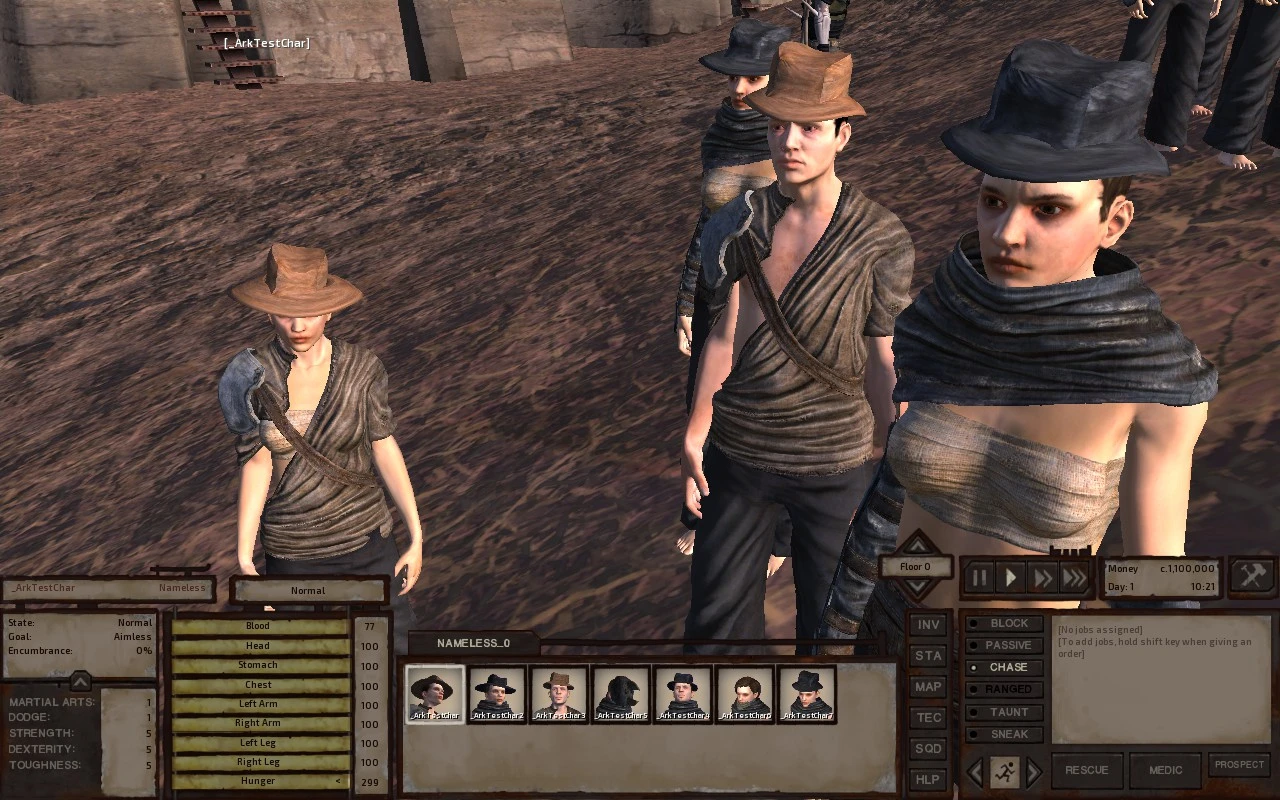Open the TEC research panel

(x=929, y=718)
